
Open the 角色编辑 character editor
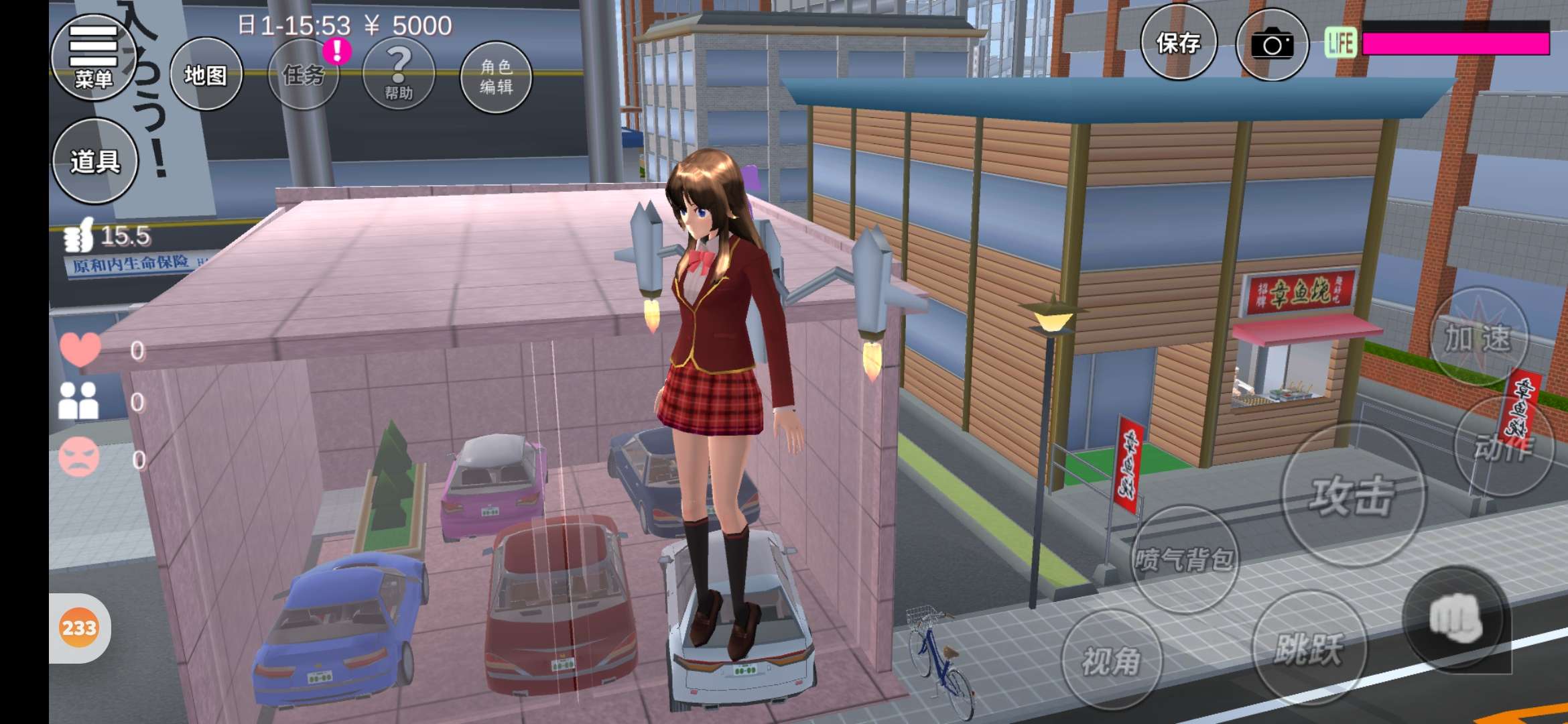tap(496, 76)
